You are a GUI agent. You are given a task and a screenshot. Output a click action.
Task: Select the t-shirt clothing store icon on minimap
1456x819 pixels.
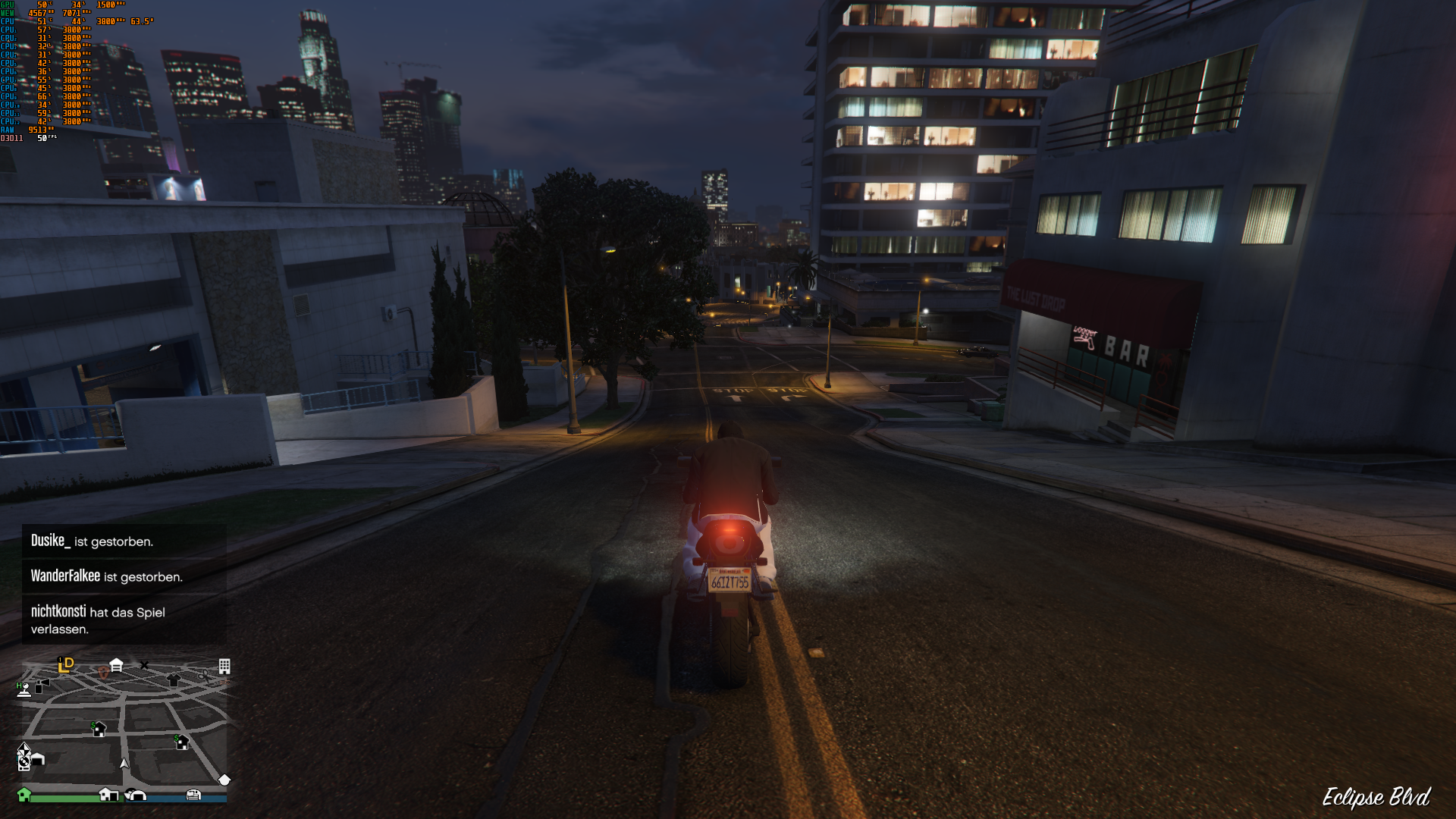click(x=174, y=679)
